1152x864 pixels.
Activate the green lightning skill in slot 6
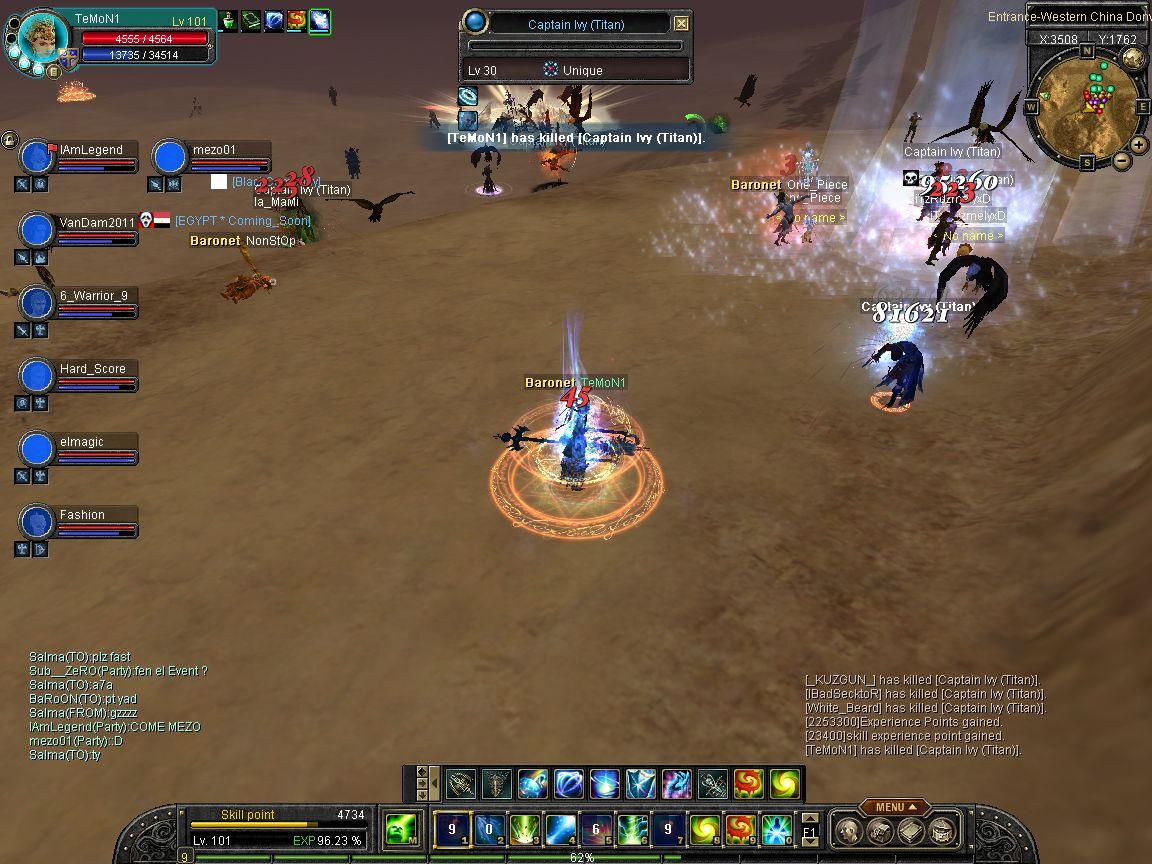(632, 829)
